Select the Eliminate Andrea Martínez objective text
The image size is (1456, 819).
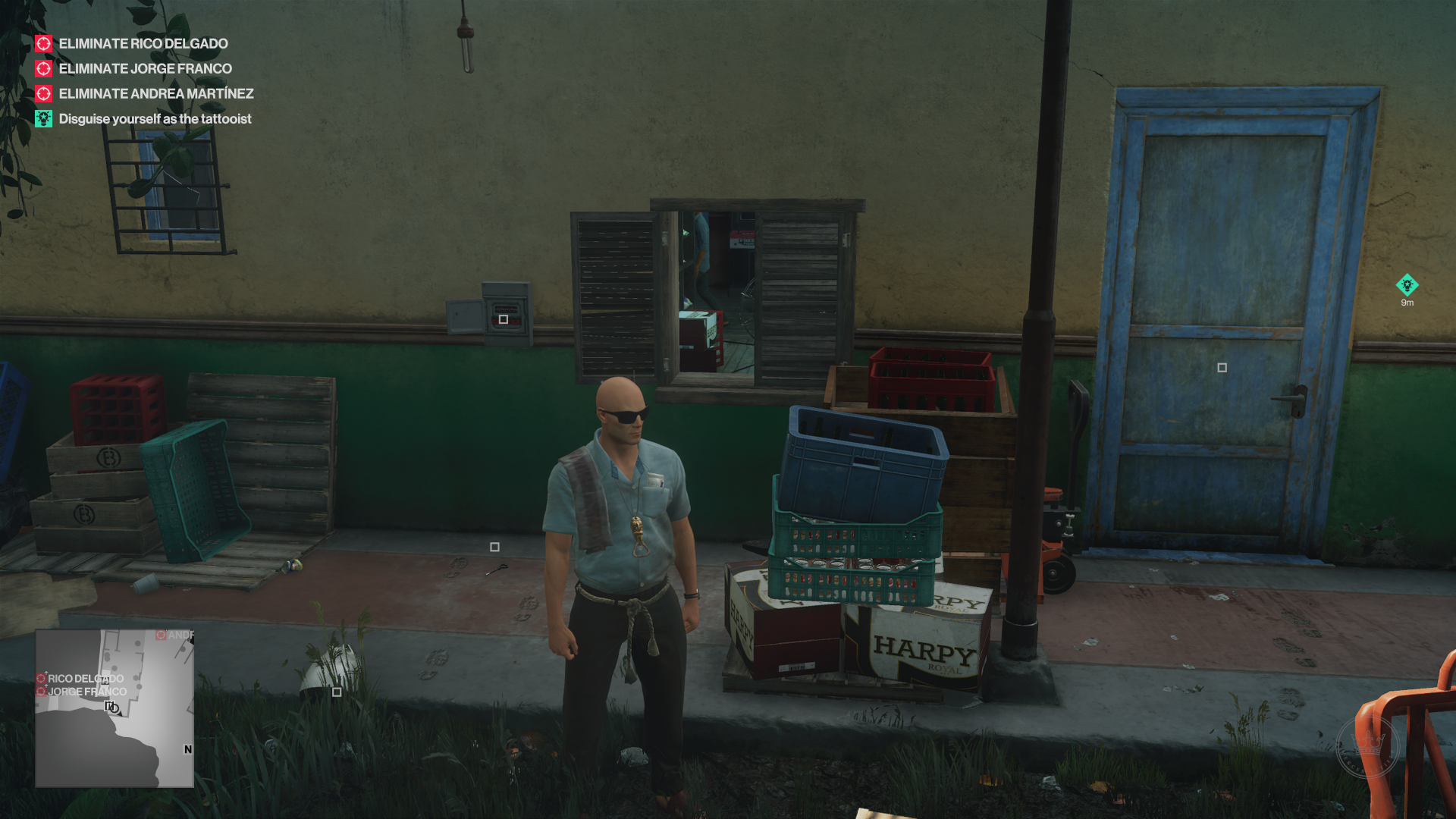click(x=157, y=93)
